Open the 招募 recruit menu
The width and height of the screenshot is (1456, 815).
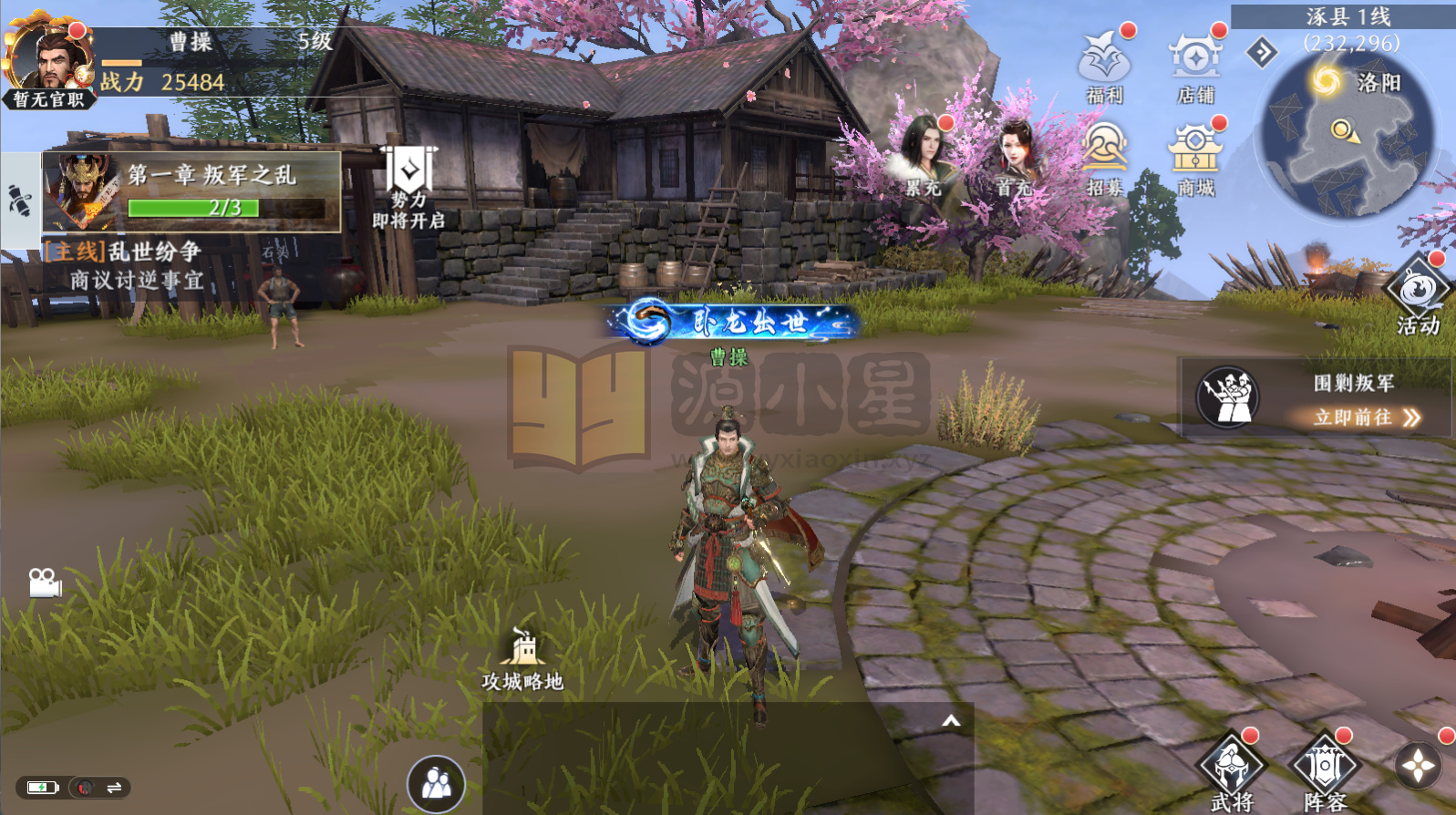[x=1104, y=153]
